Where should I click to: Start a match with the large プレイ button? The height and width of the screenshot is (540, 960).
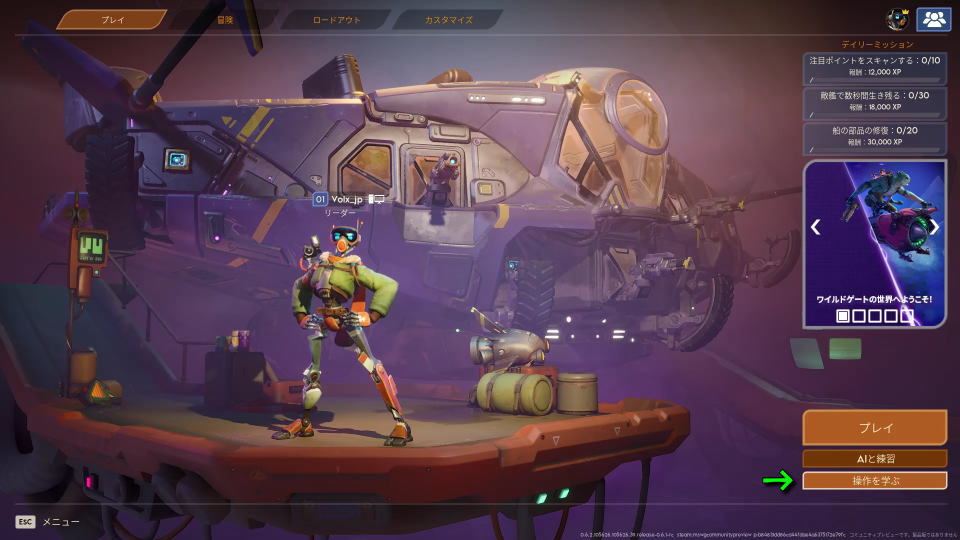(874, 427)
